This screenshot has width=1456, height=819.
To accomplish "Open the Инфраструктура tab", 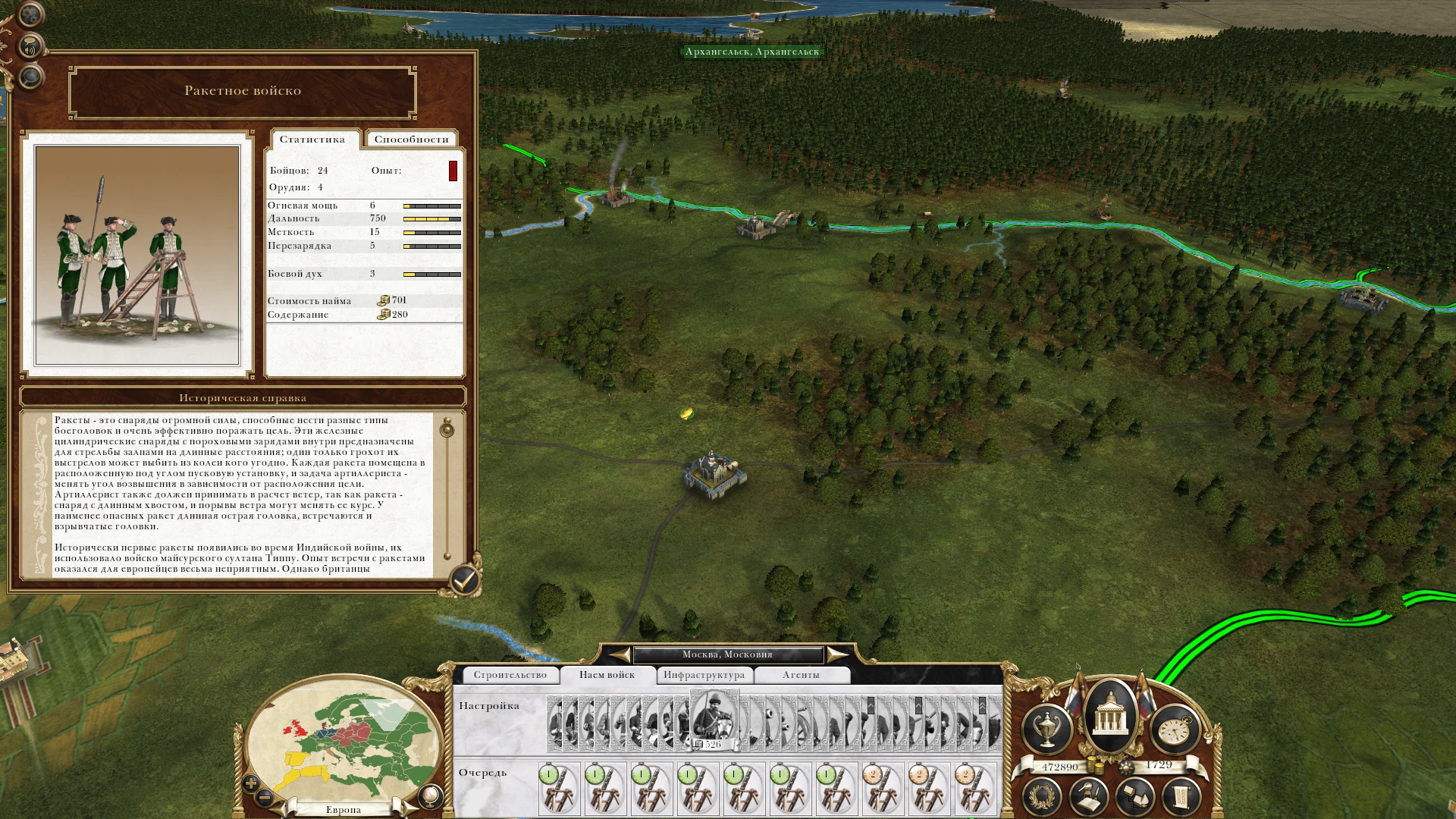I will coord(704,674).
